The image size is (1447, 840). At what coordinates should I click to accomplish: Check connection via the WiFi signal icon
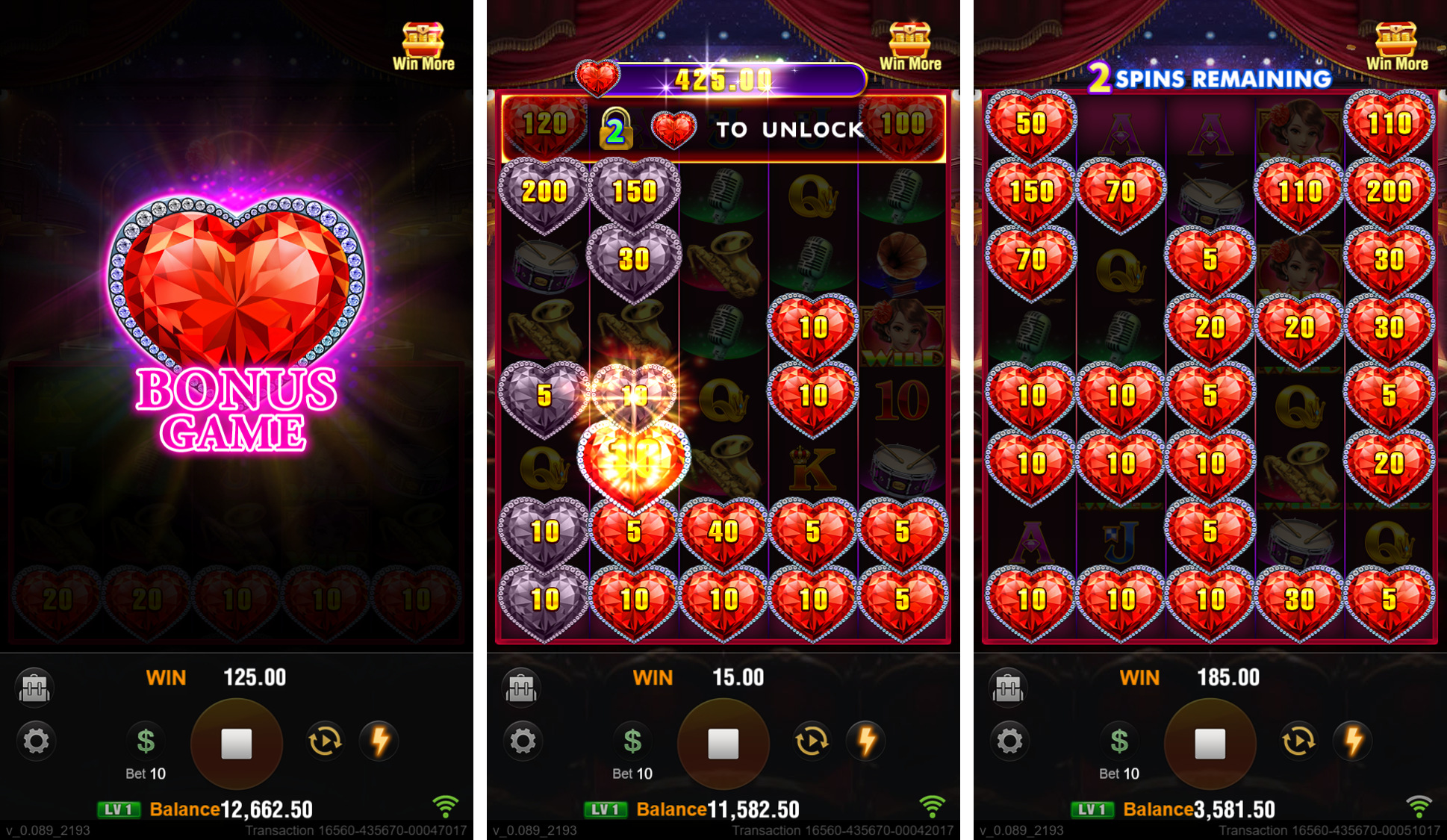coord(446,806)
